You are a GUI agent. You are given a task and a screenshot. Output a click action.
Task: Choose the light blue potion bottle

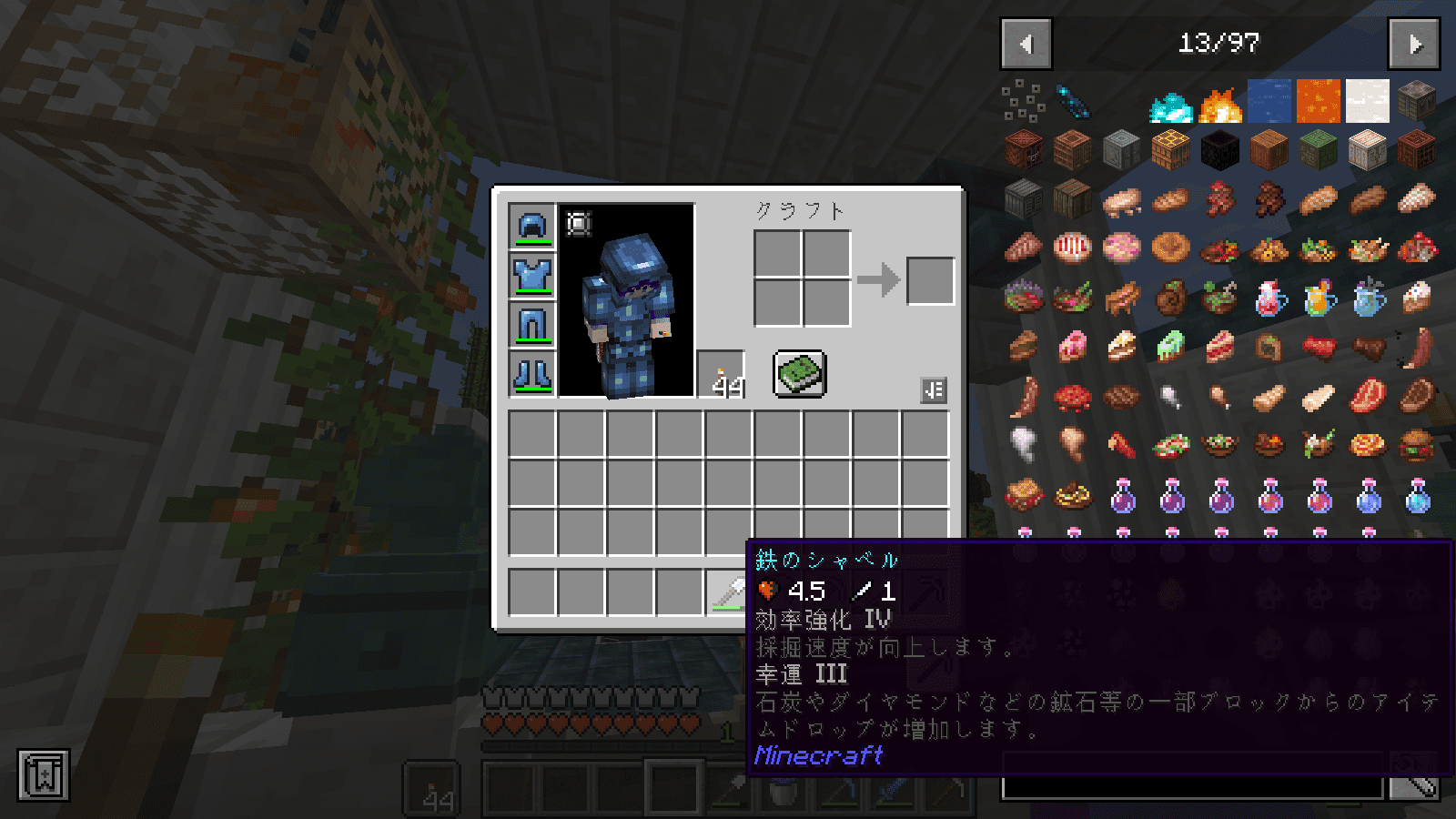point(1417,496)
